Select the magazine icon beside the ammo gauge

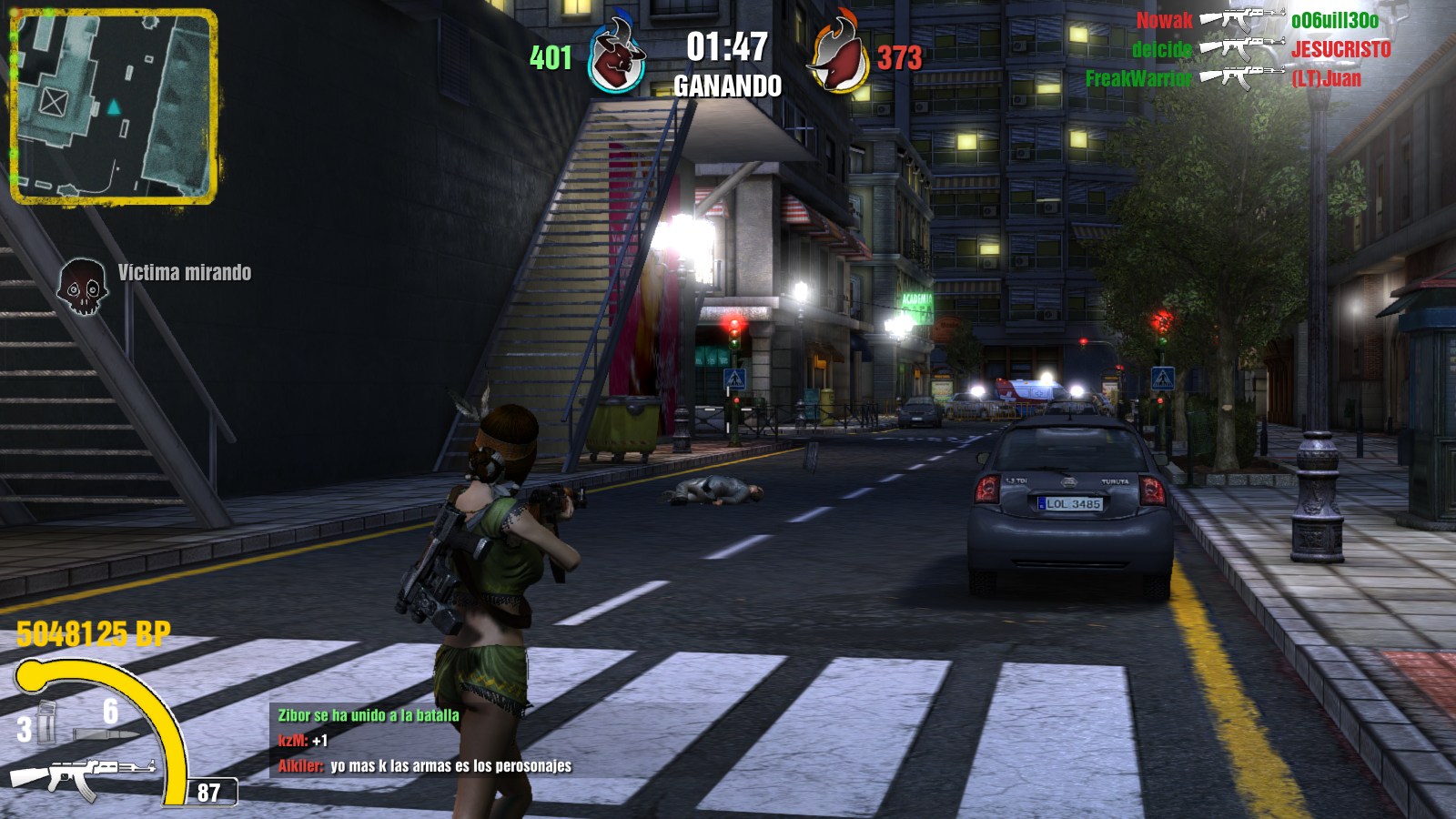(45, 723)
